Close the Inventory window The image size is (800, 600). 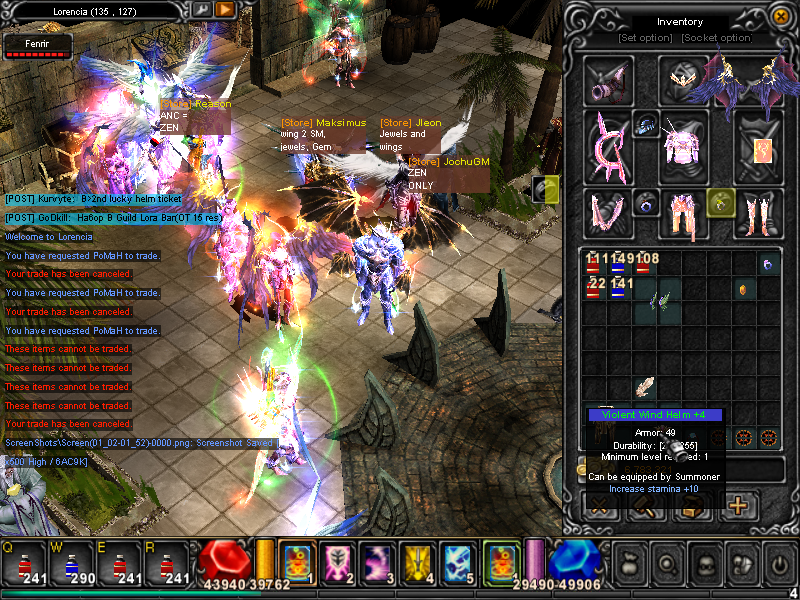tap(780, 15)
